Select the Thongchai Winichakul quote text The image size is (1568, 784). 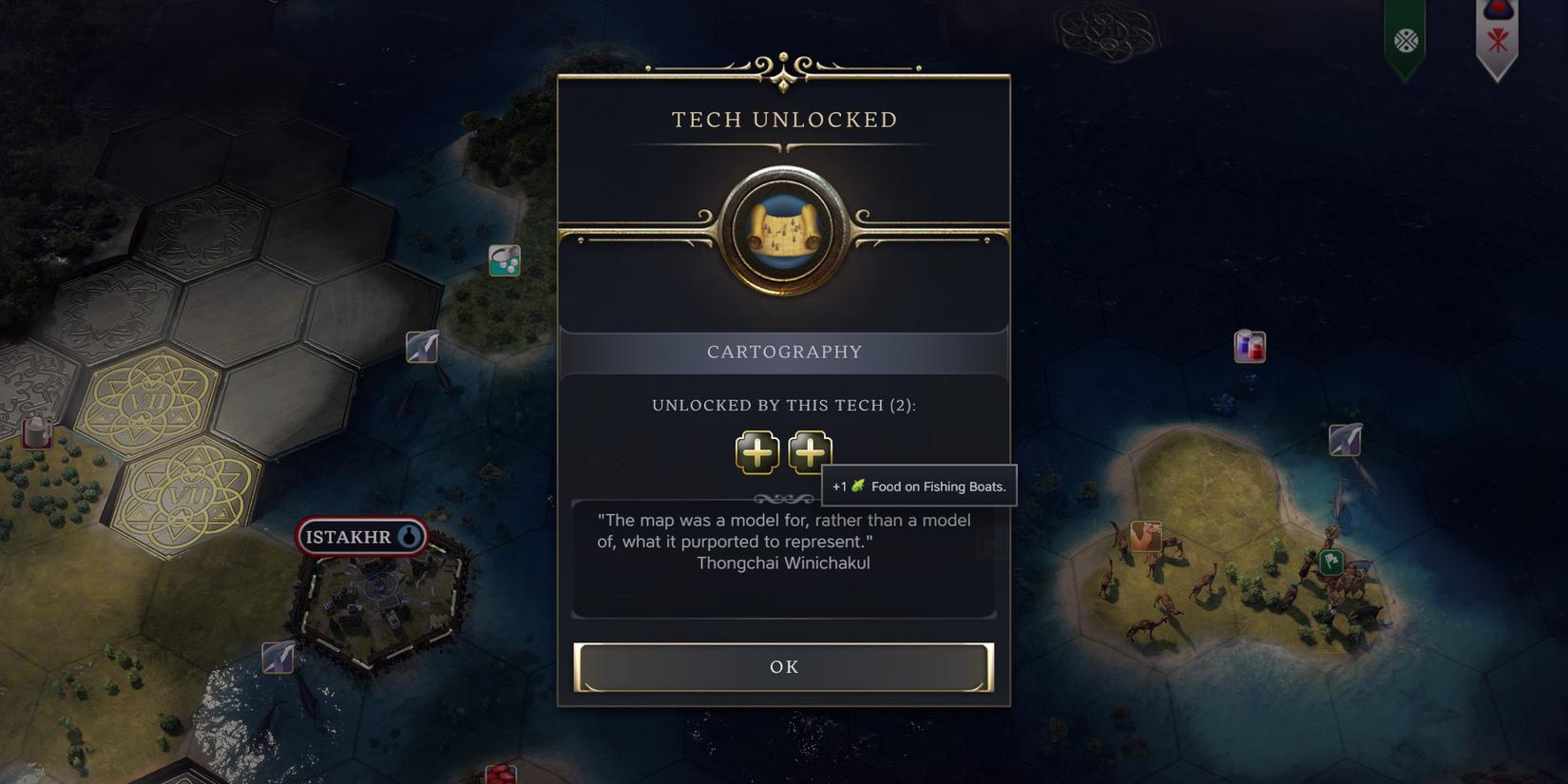(783, 561)
